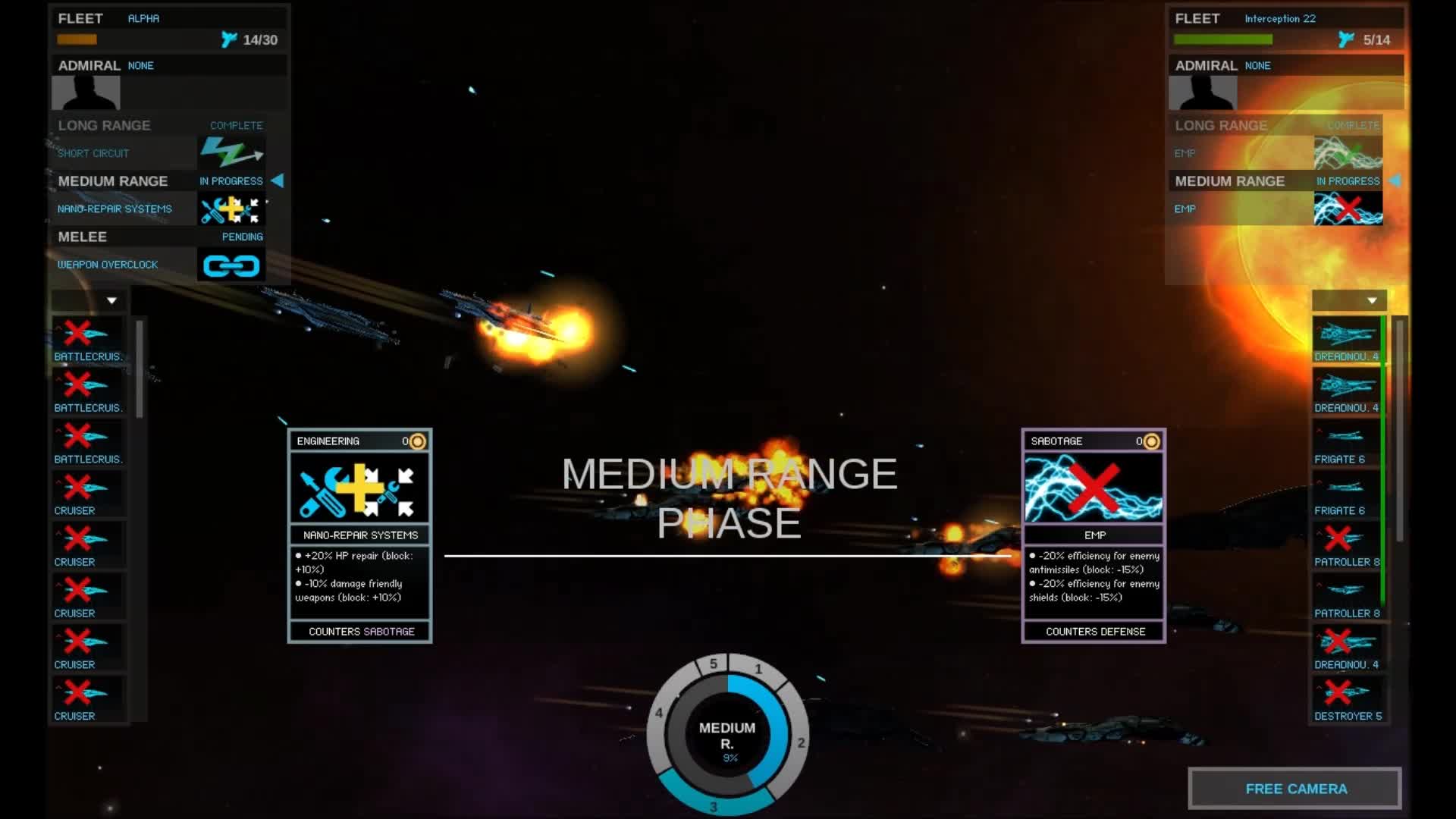This screenshot has width=1456, height=819.
Task: Click the Engineering card's repair tools icon
Action: coord(359,485)
